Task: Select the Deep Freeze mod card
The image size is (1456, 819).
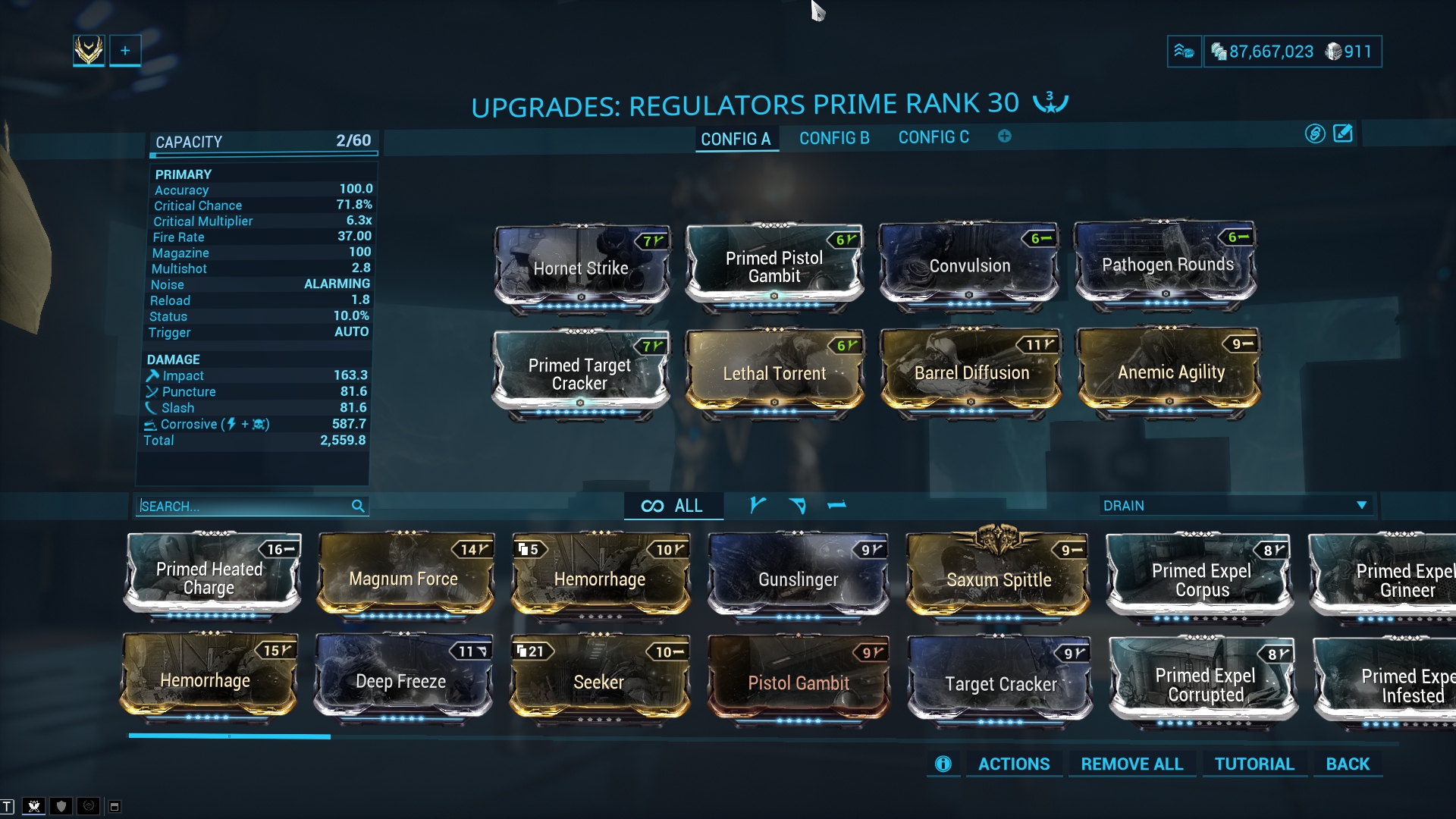Action: pyautogui.click(x=401, y=681)
